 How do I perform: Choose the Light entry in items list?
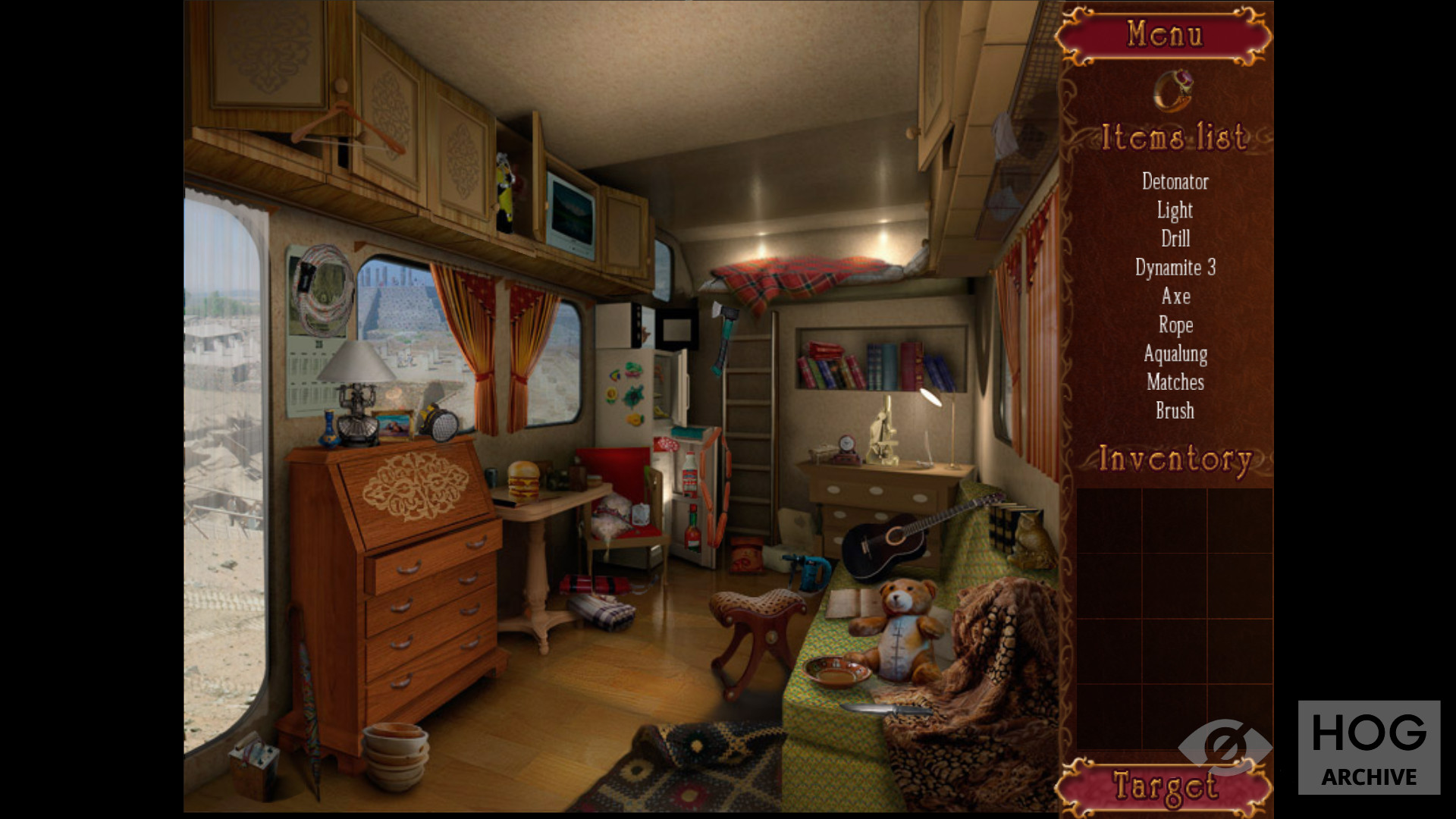coord(1175,210)
